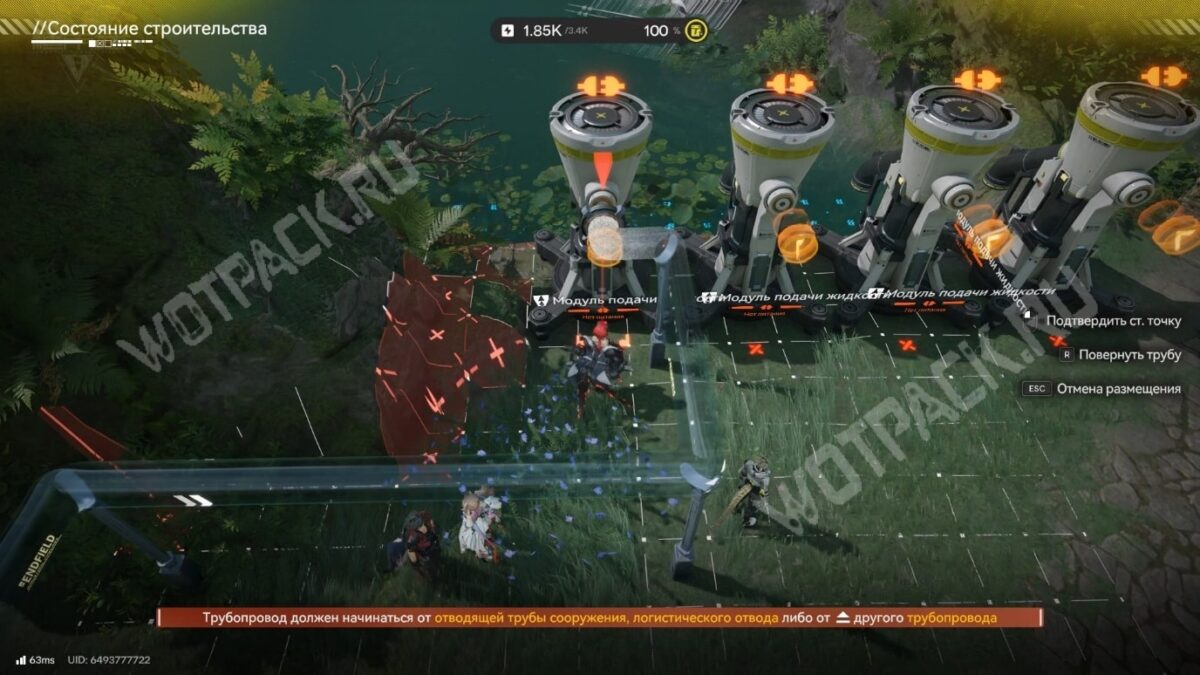Viewport: 1200px width, 675px height.
Task: Click the yellow battery icon beside 100%
Action: 697,30
